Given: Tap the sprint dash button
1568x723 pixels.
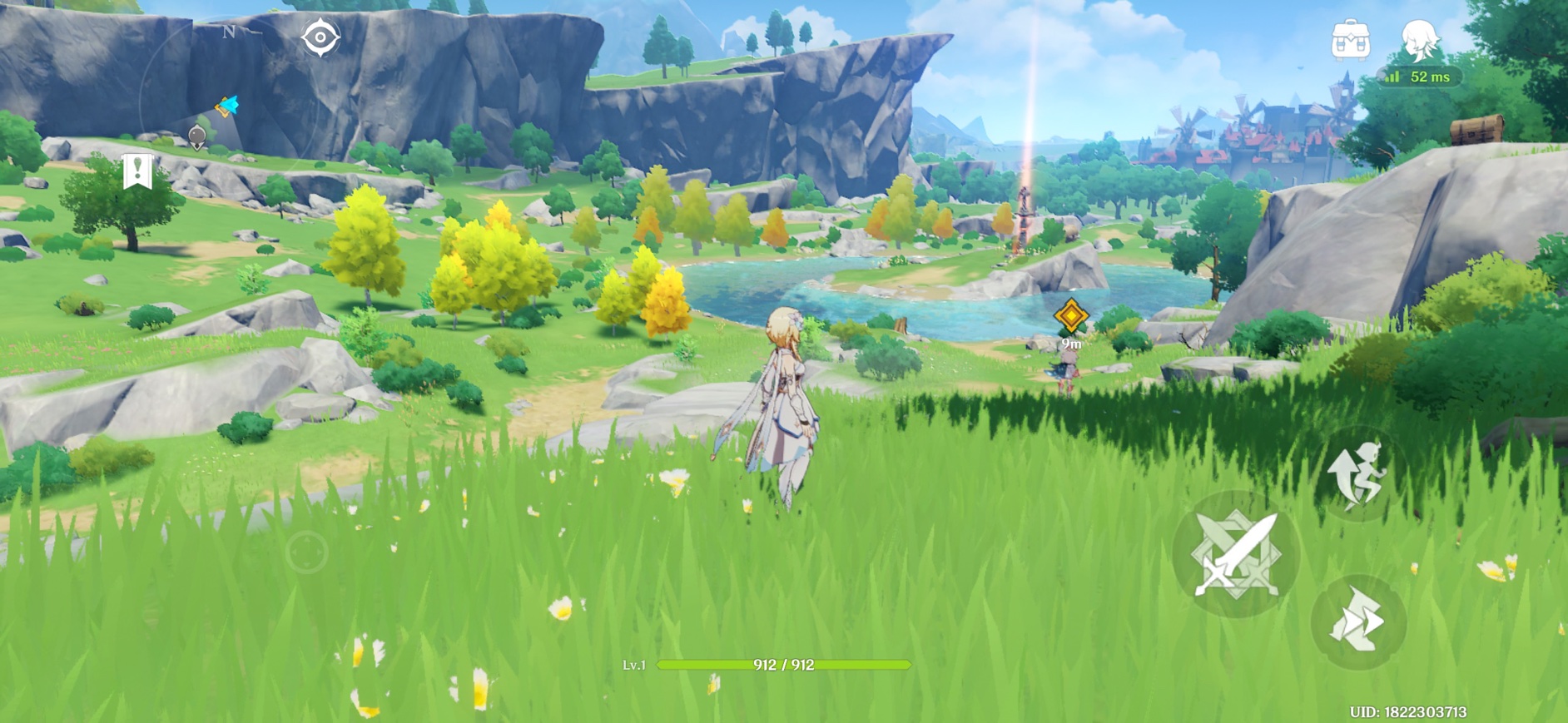Looking at the screenshot, I should coord(1357,621).
